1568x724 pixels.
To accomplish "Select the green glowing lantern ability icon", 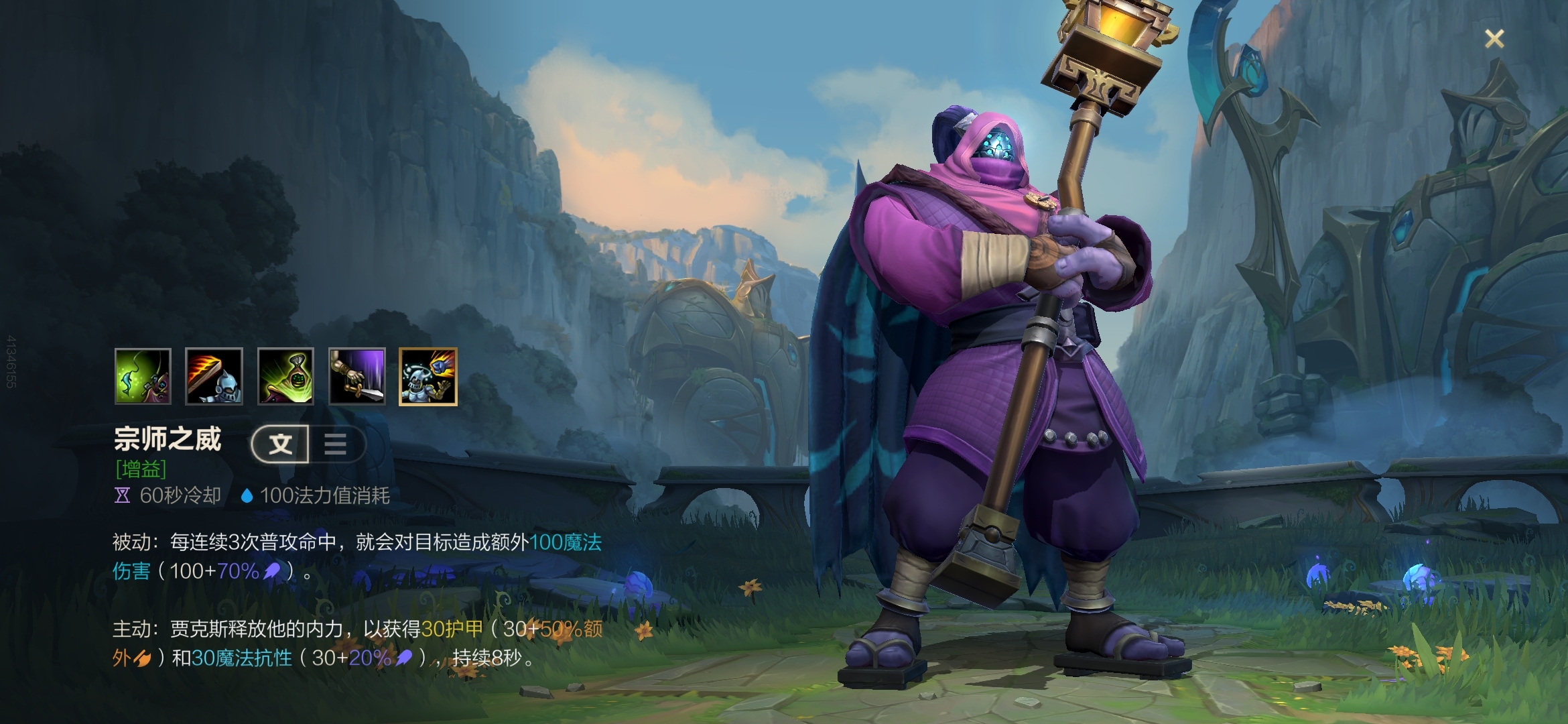I will click(285, 376).
